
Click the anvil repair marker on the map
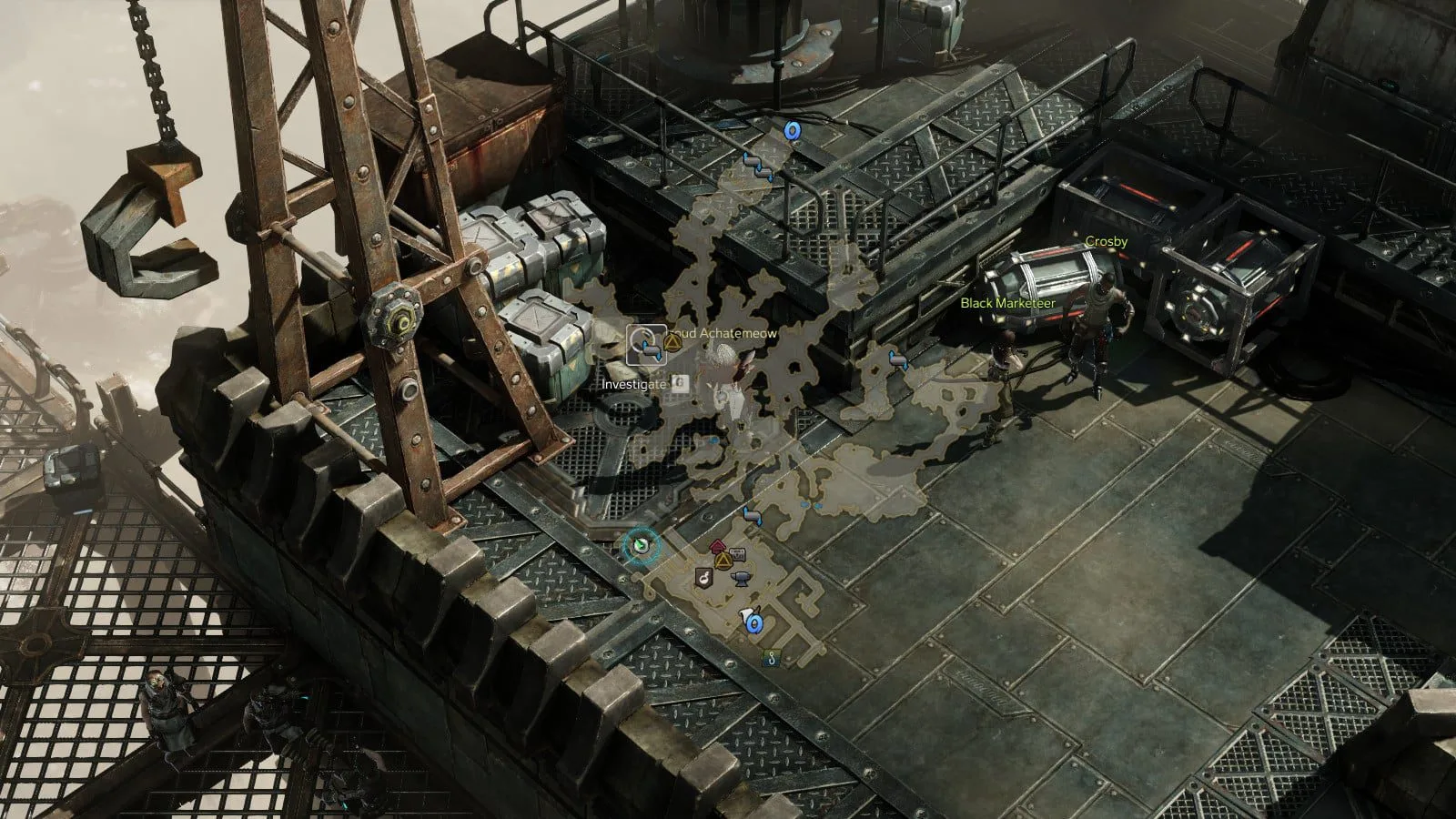(740, 578)
